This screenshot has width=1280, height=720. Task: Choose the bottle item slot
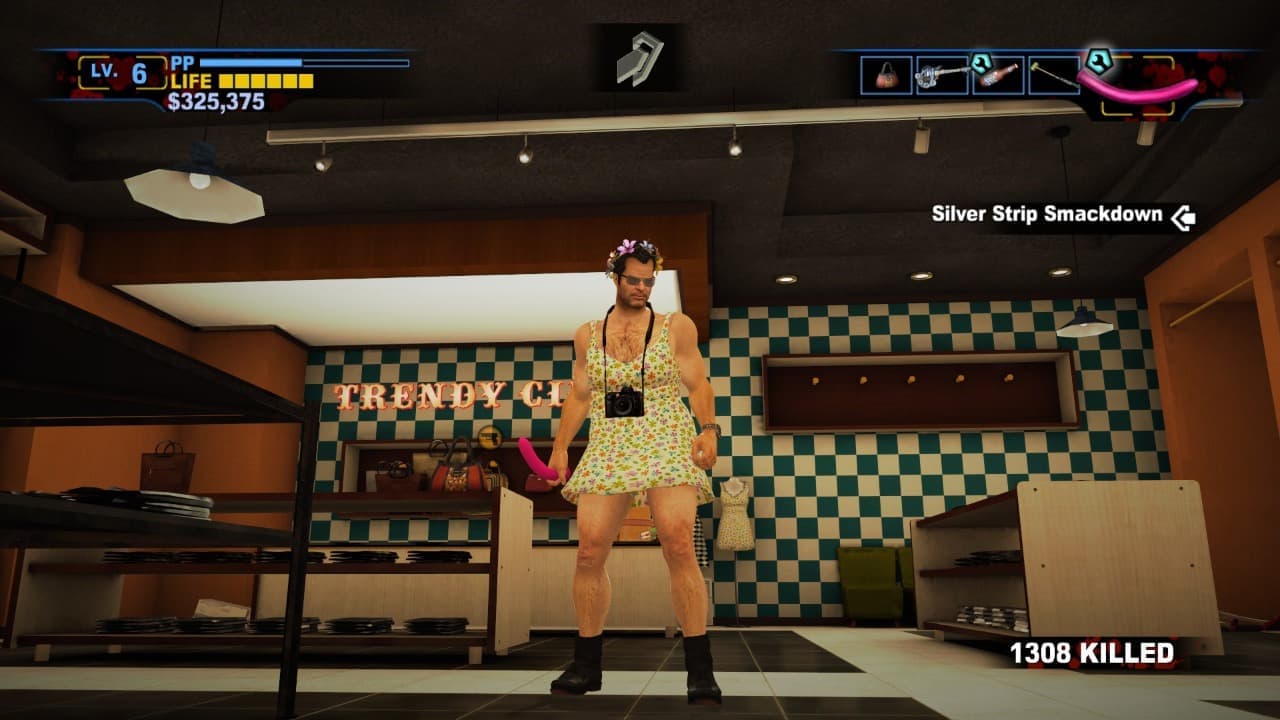998,75
